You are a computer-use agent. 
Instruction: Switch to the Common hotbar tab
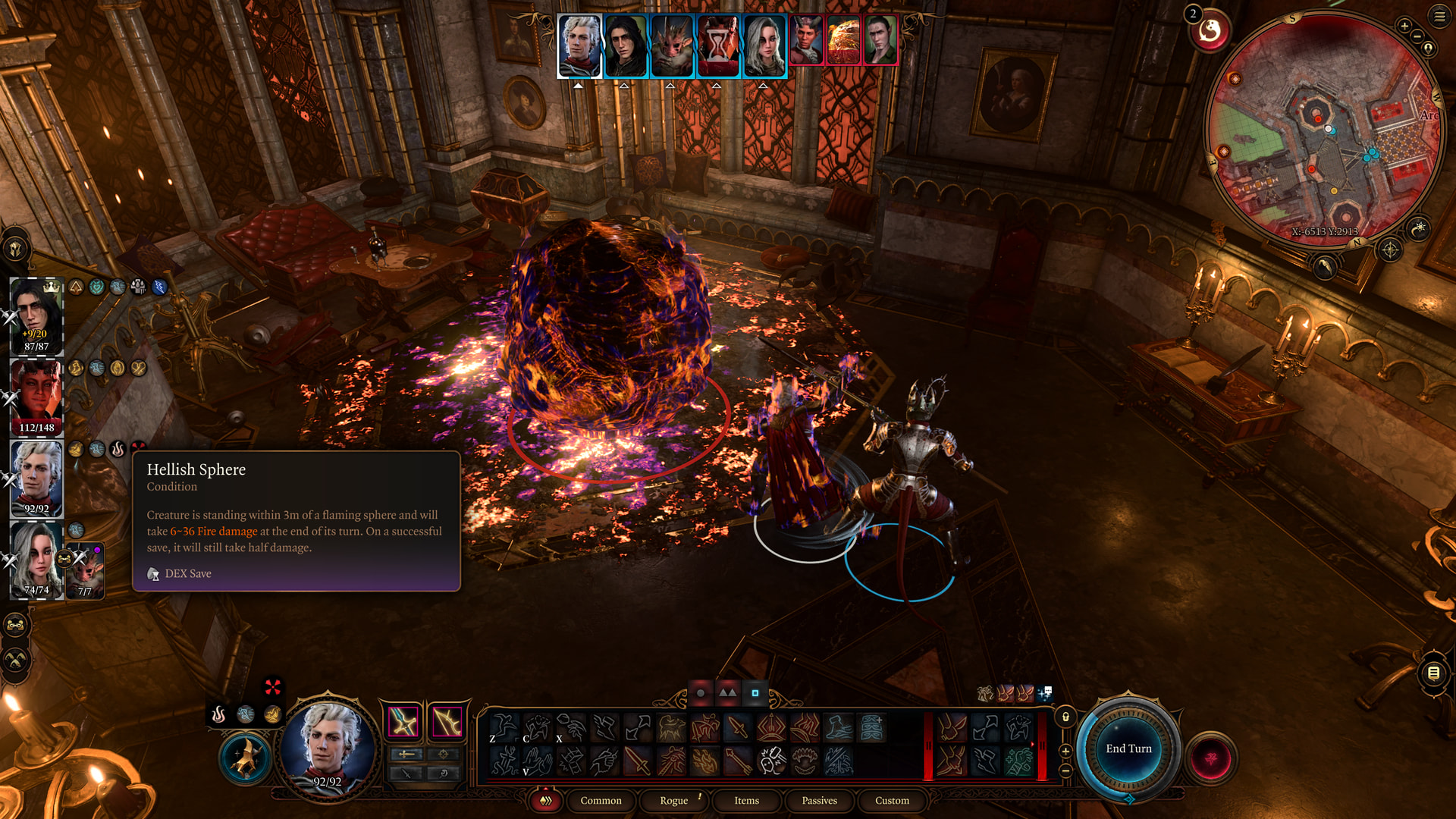click(601, 801)
